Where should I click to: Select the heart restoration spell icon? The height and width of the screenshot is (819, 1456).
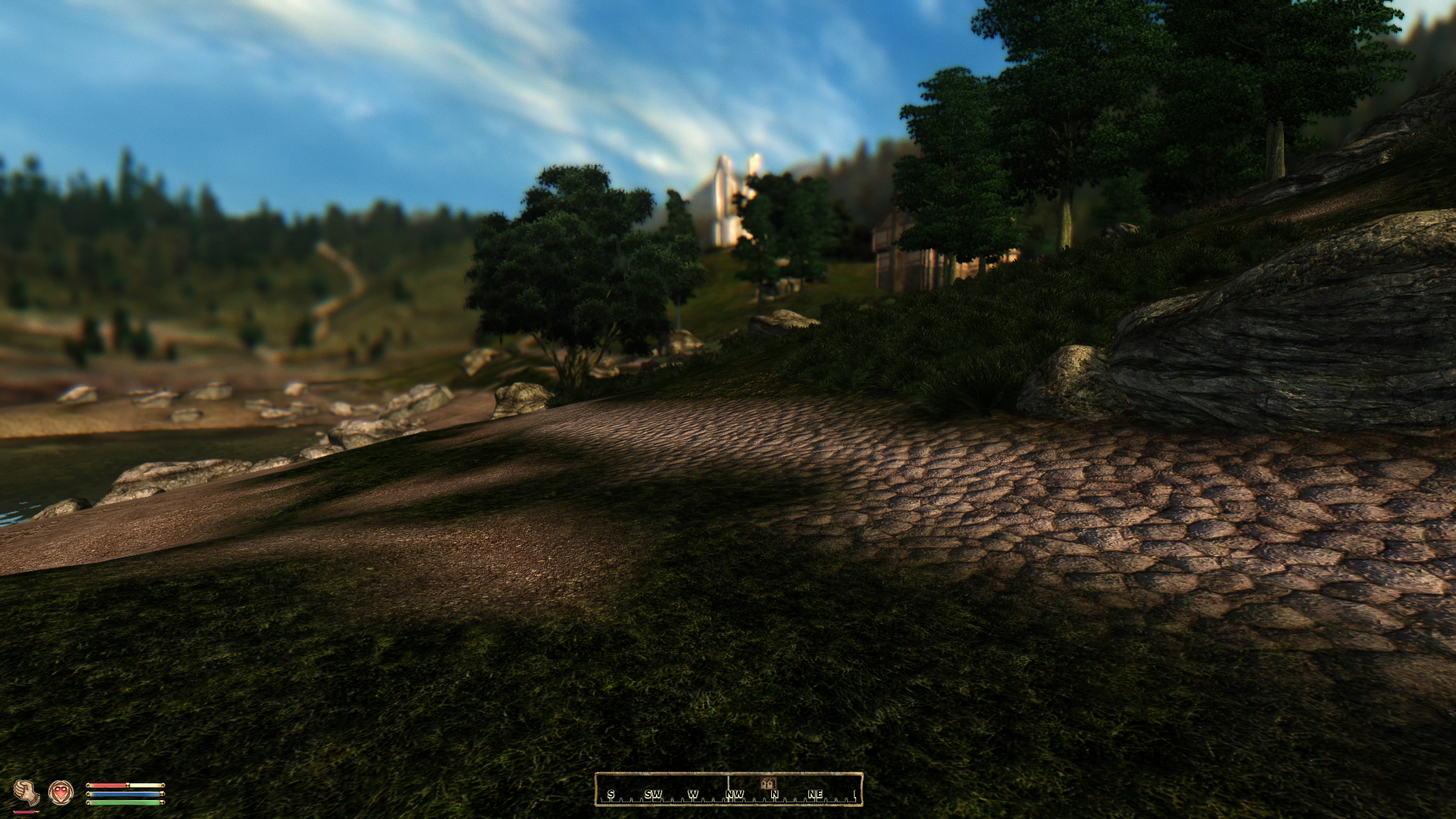pyautogui.click(x=61, y=792)
